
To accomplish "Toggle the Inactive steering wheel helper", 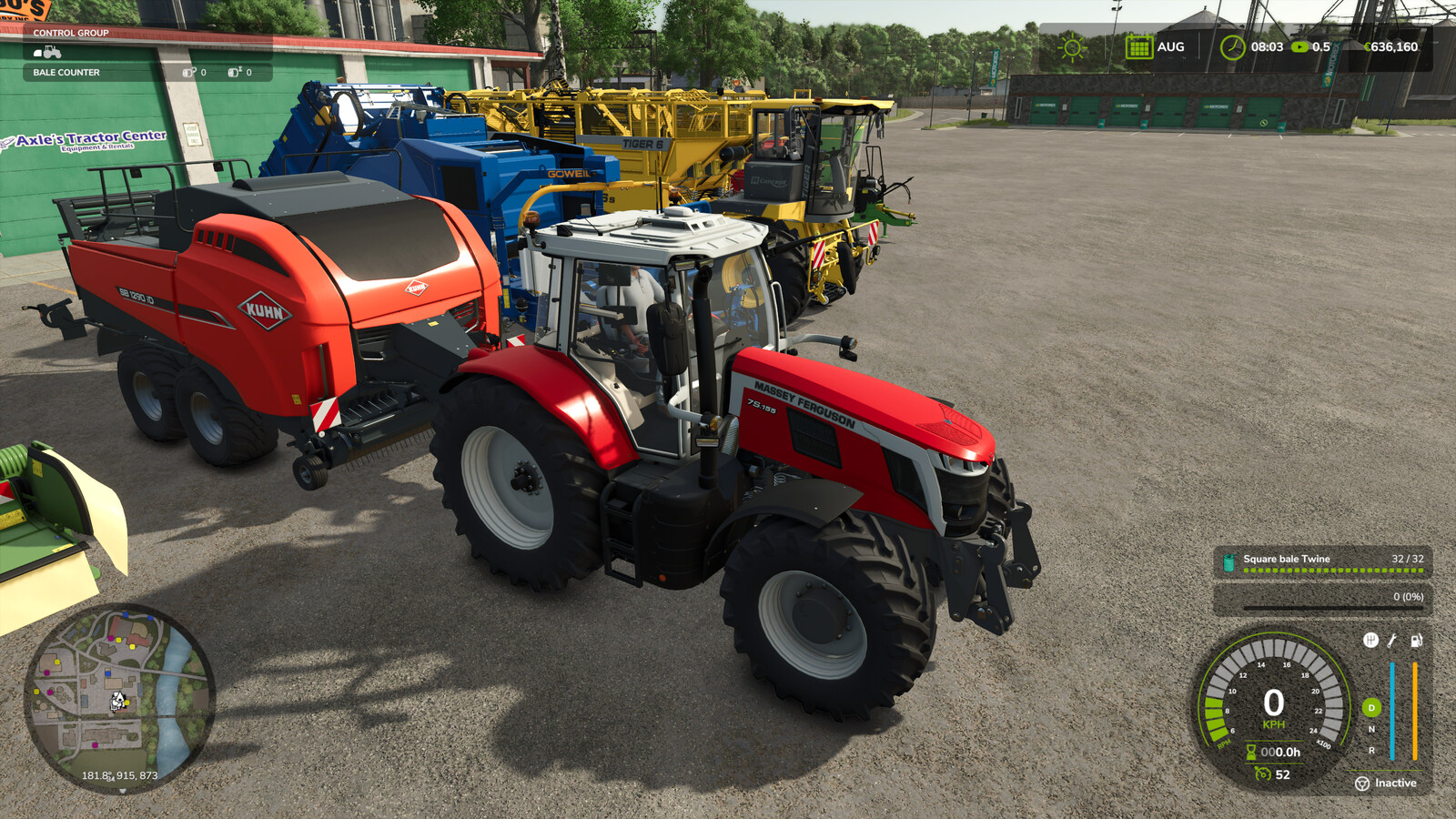I will point(1362,784).
